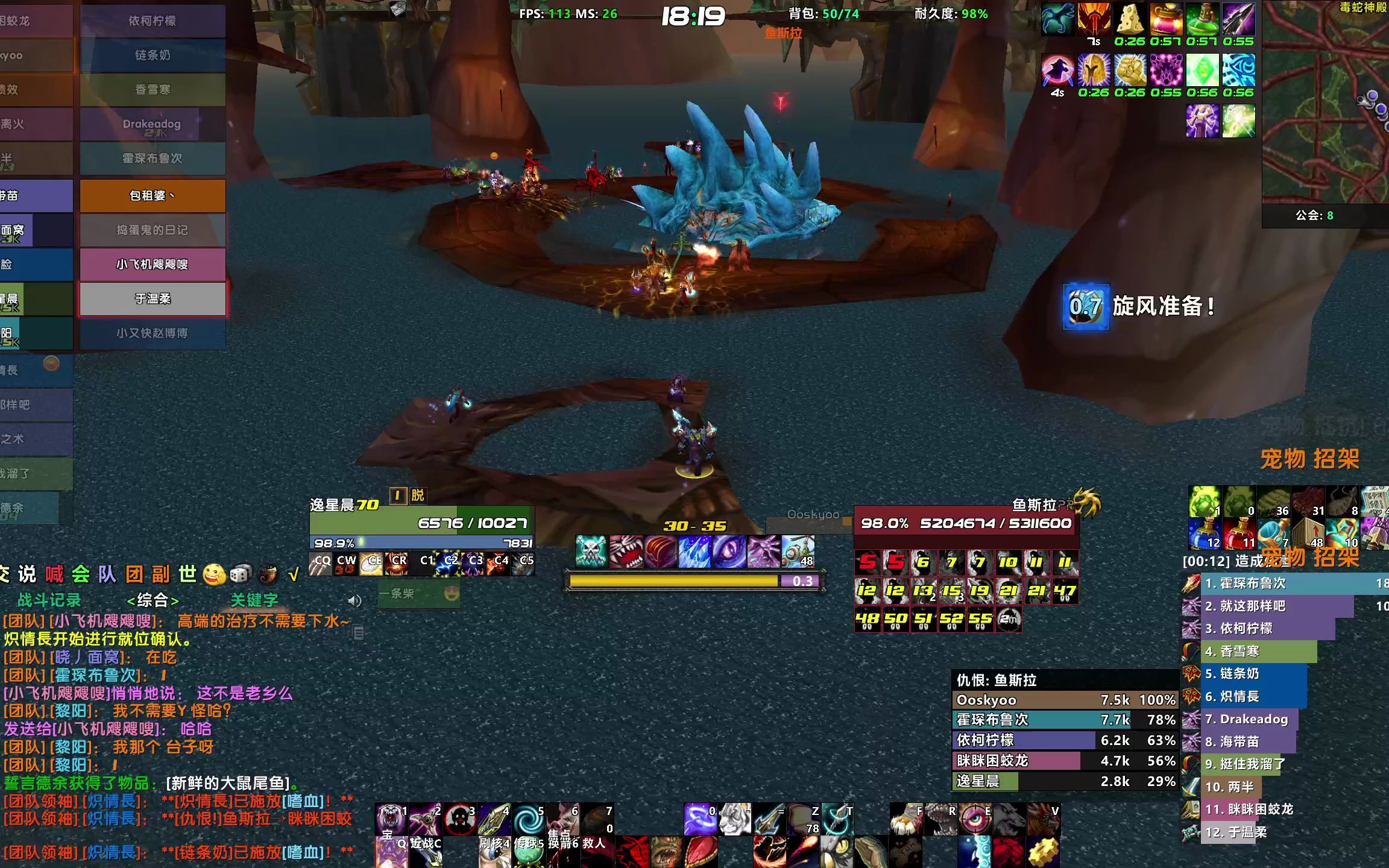Image resolution: width=1389 pixels, height=868 pixels.
Task: Switch chat channel to 喊 (yell)
Action: [x=54, y=574]
